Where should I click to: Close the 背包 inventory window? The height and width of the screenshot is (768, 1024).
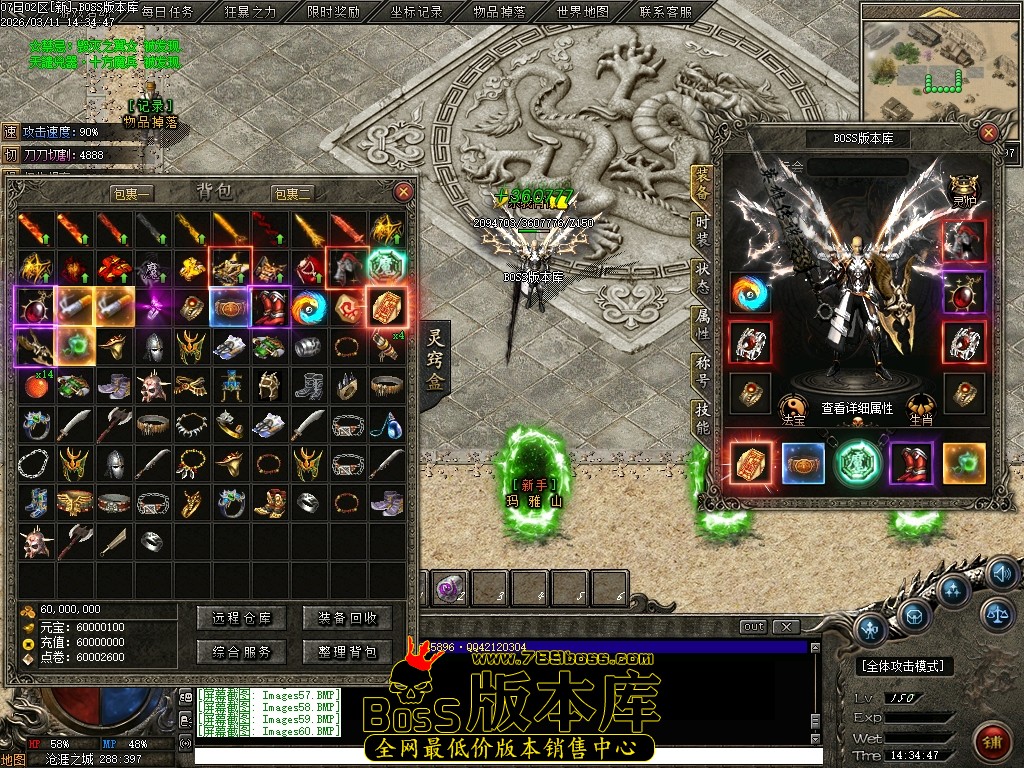[x=404, y=192]
